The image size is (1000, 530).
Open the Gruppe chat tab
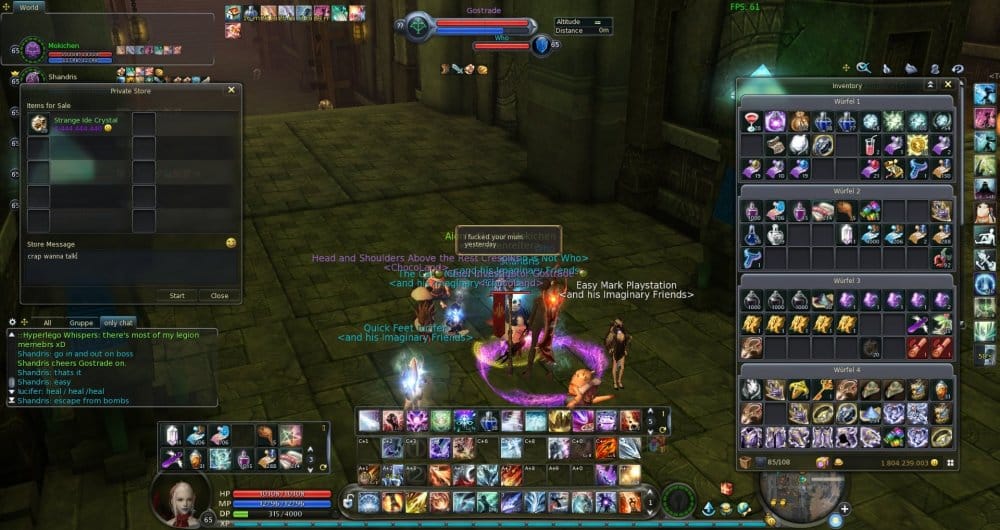81,323
